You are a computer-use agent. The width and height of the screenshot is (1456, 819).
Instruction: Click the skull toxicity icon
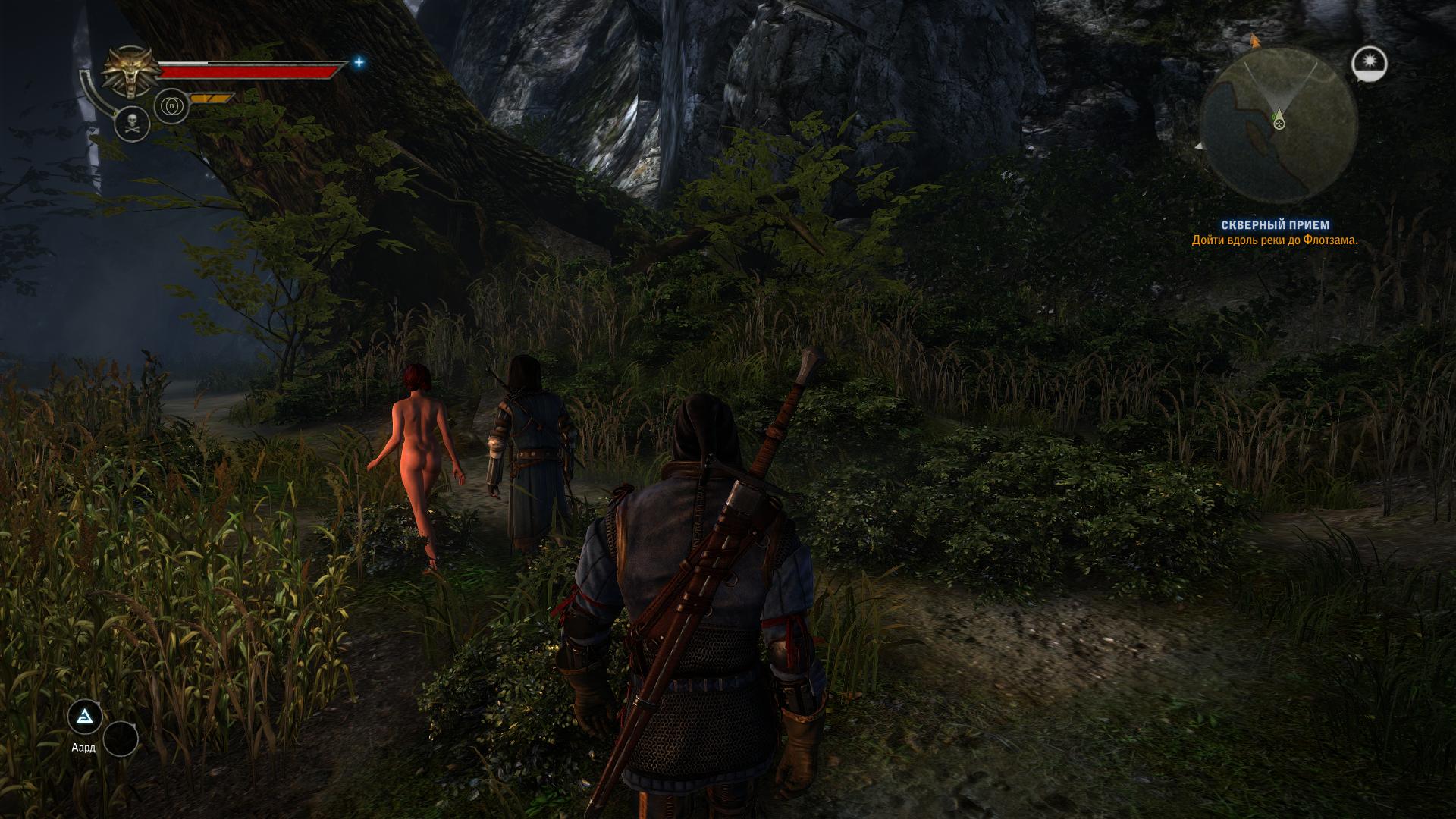132,123
